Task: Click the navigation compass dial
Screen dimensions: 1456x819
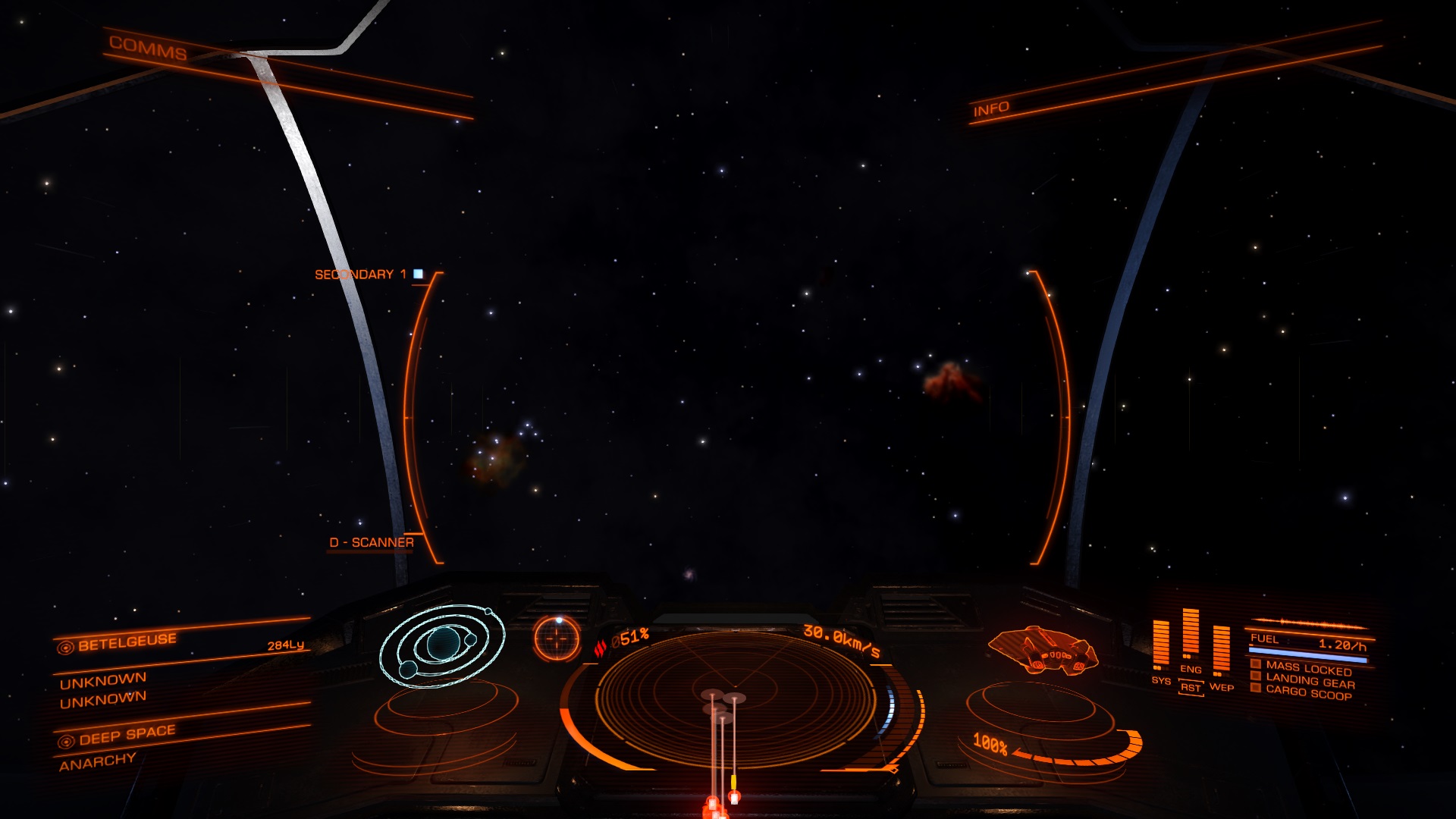Action: pyautogui.click(x=557, y=639)
